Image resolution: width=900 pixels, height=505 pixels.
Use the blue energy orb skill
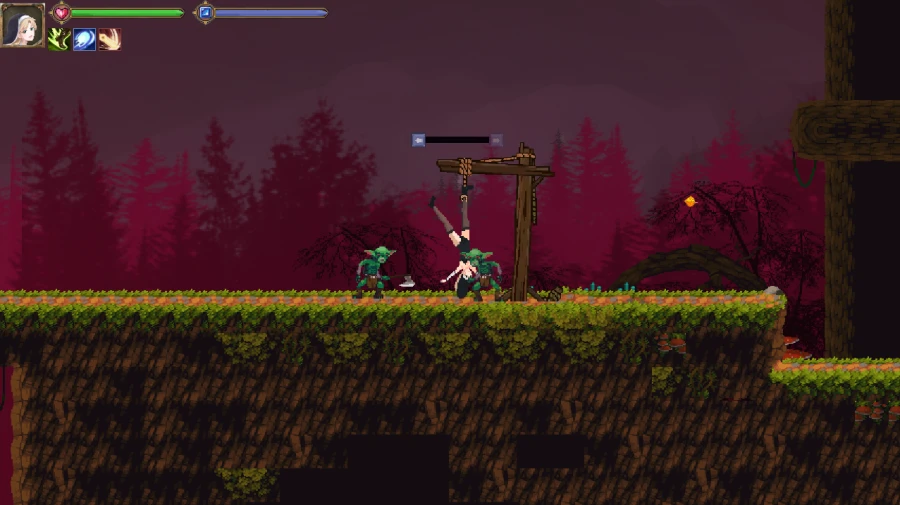(84, 40)
